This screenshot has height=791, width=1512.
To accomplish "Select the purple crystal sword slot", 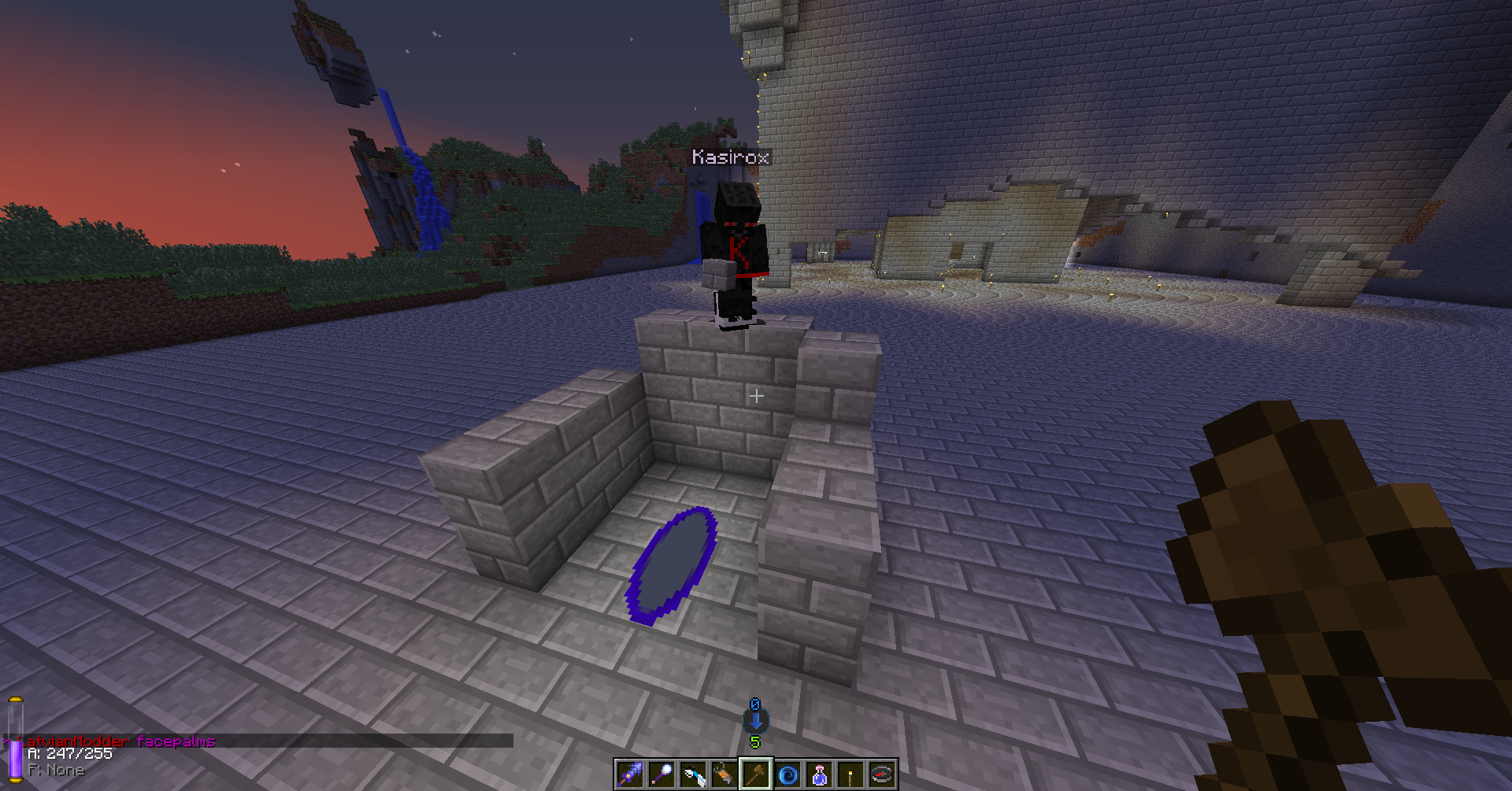I will tap(630, 774).
